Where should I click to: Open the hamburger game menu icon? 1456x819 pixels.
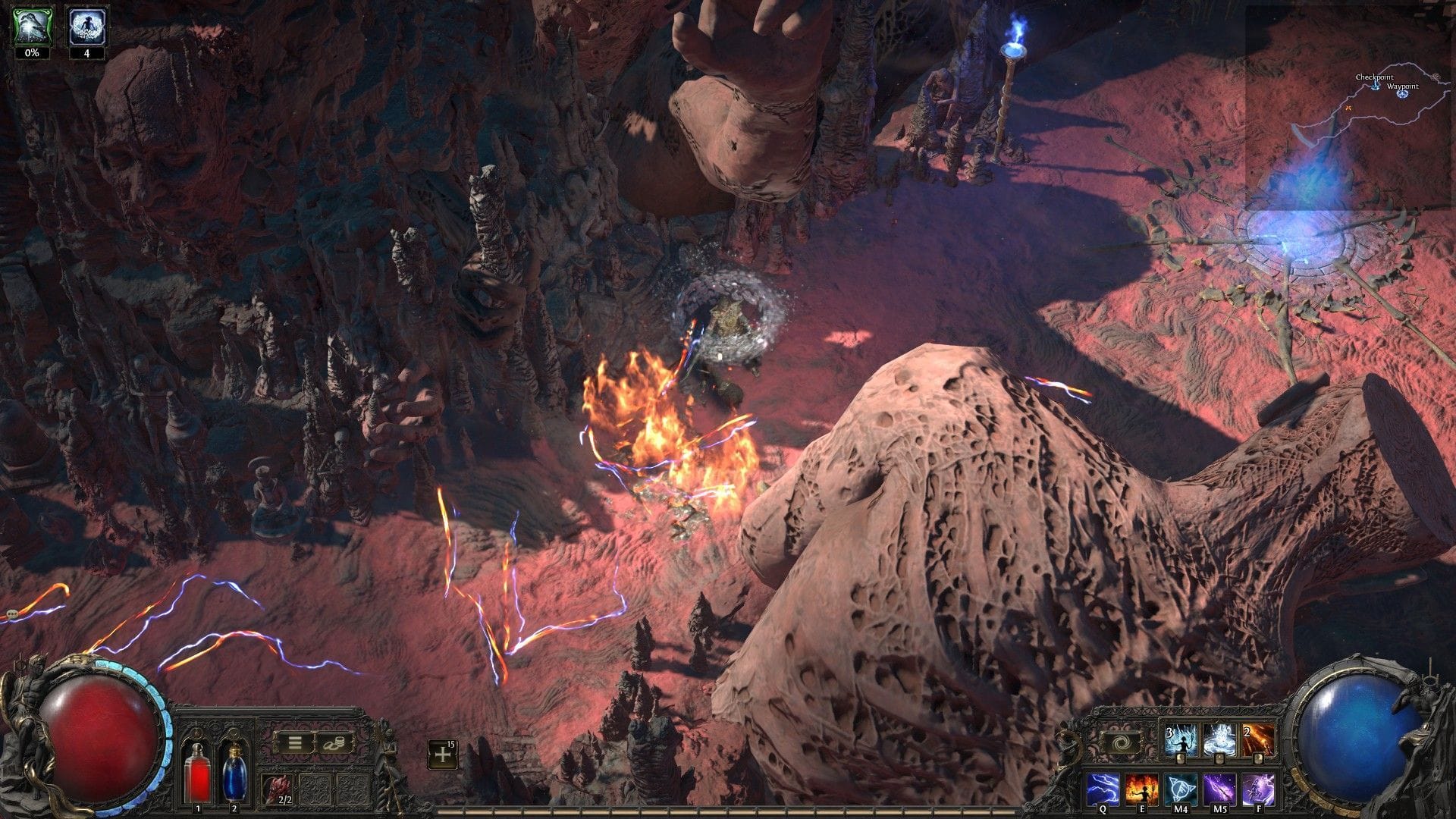(x=294, y=742)
